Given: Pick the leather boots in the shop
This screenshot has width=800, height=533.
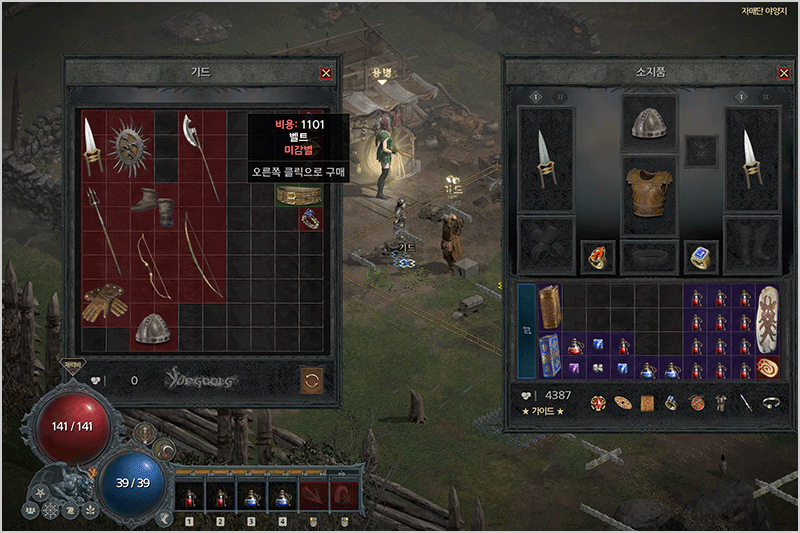Looking at the screenshot, I should point(154,203).
